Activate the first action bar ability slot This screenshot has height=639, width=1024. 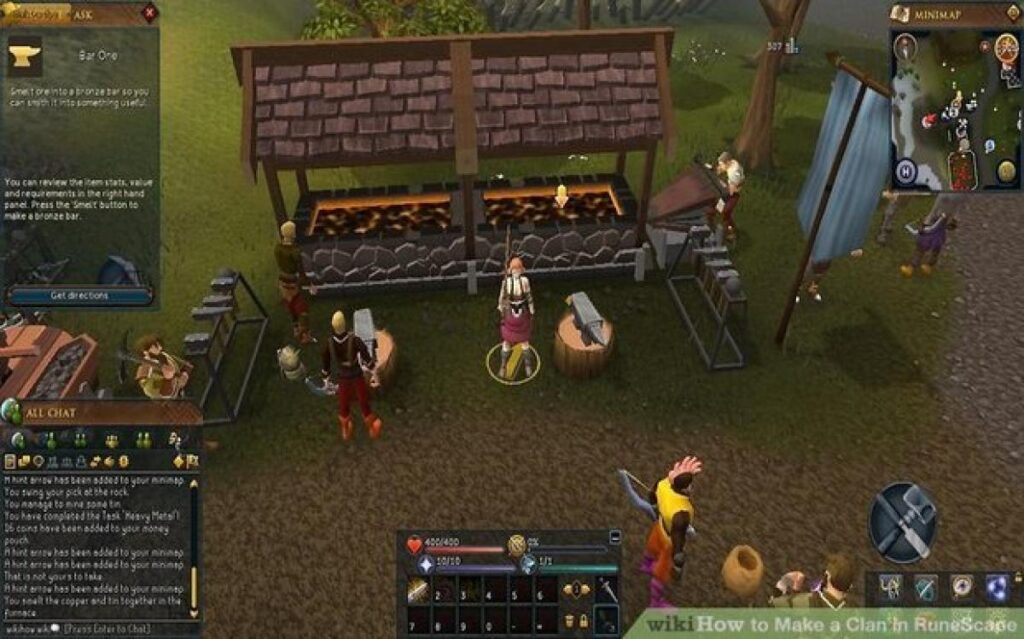point(420,593)
